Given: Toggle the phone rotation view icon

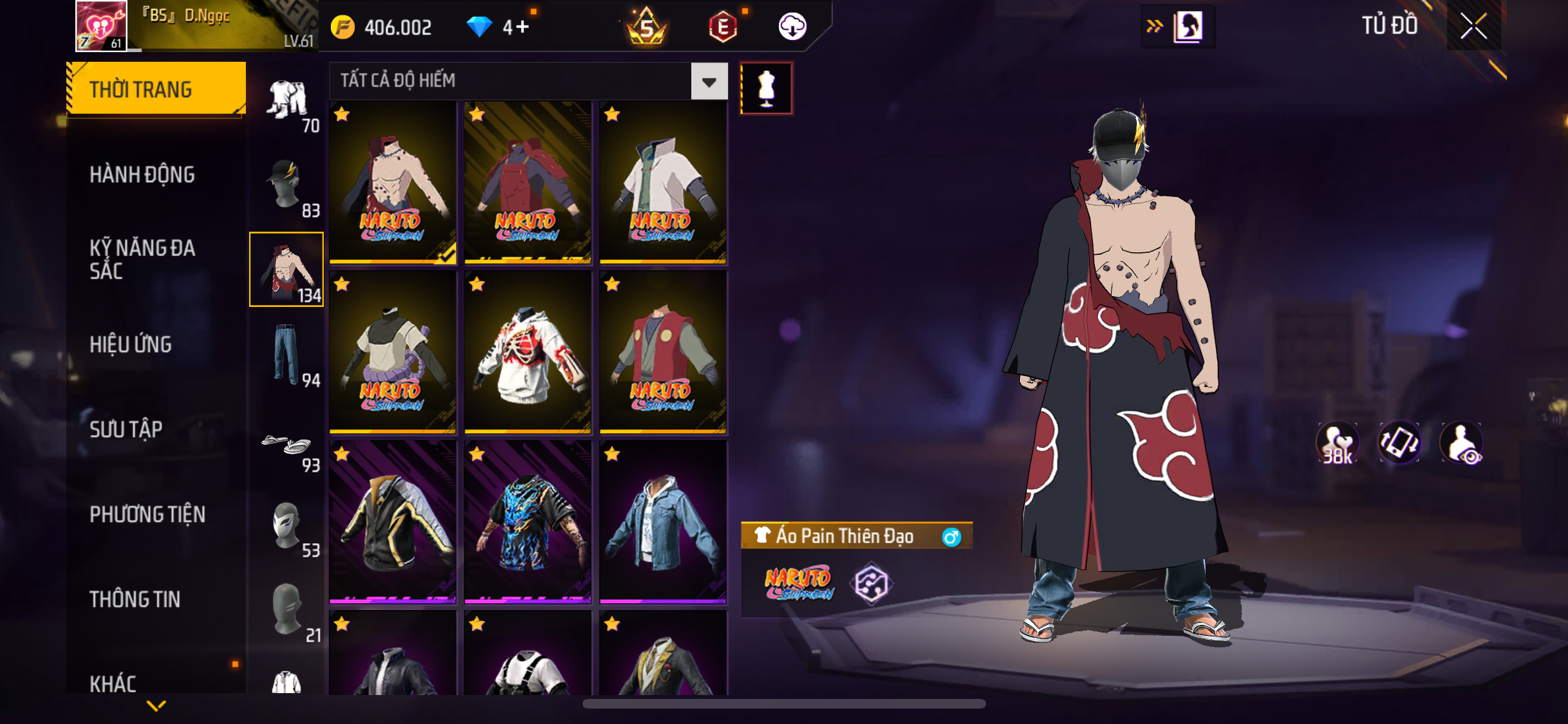Looking at the screenshot, I should (1399, 443).
